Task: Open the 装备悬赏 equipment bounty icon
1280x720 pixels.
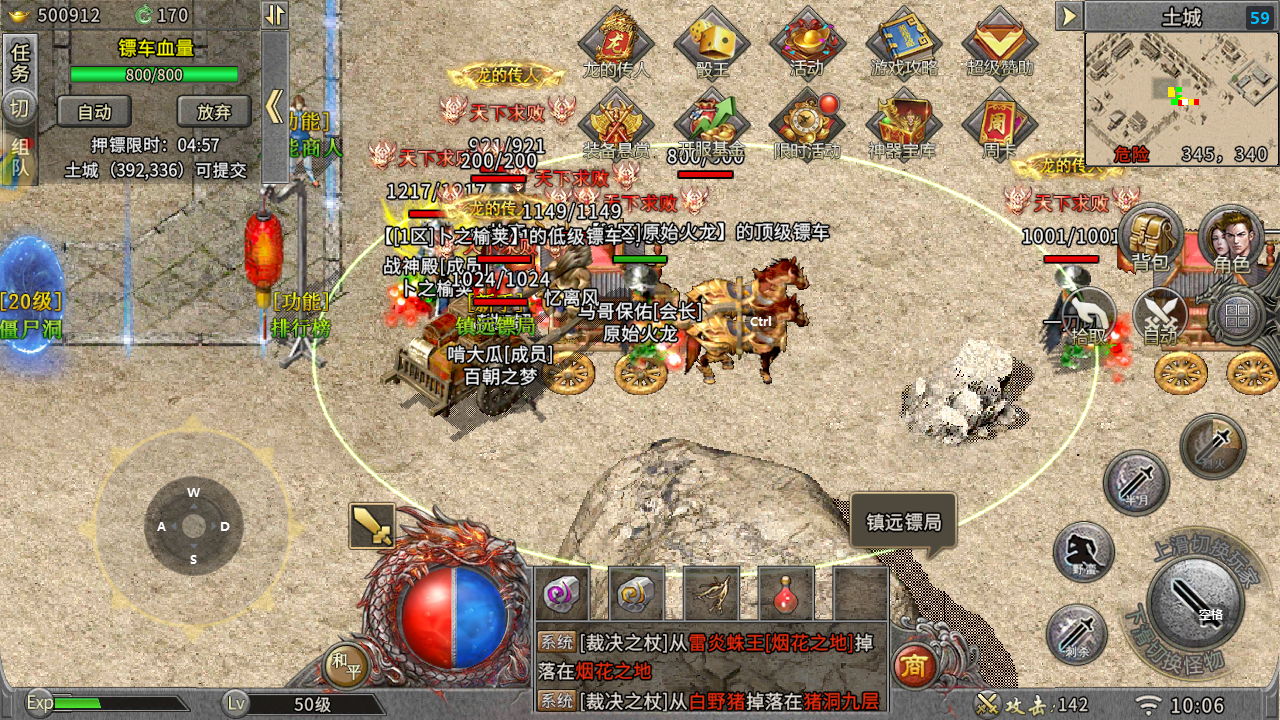Action: (x=616, y=125)
